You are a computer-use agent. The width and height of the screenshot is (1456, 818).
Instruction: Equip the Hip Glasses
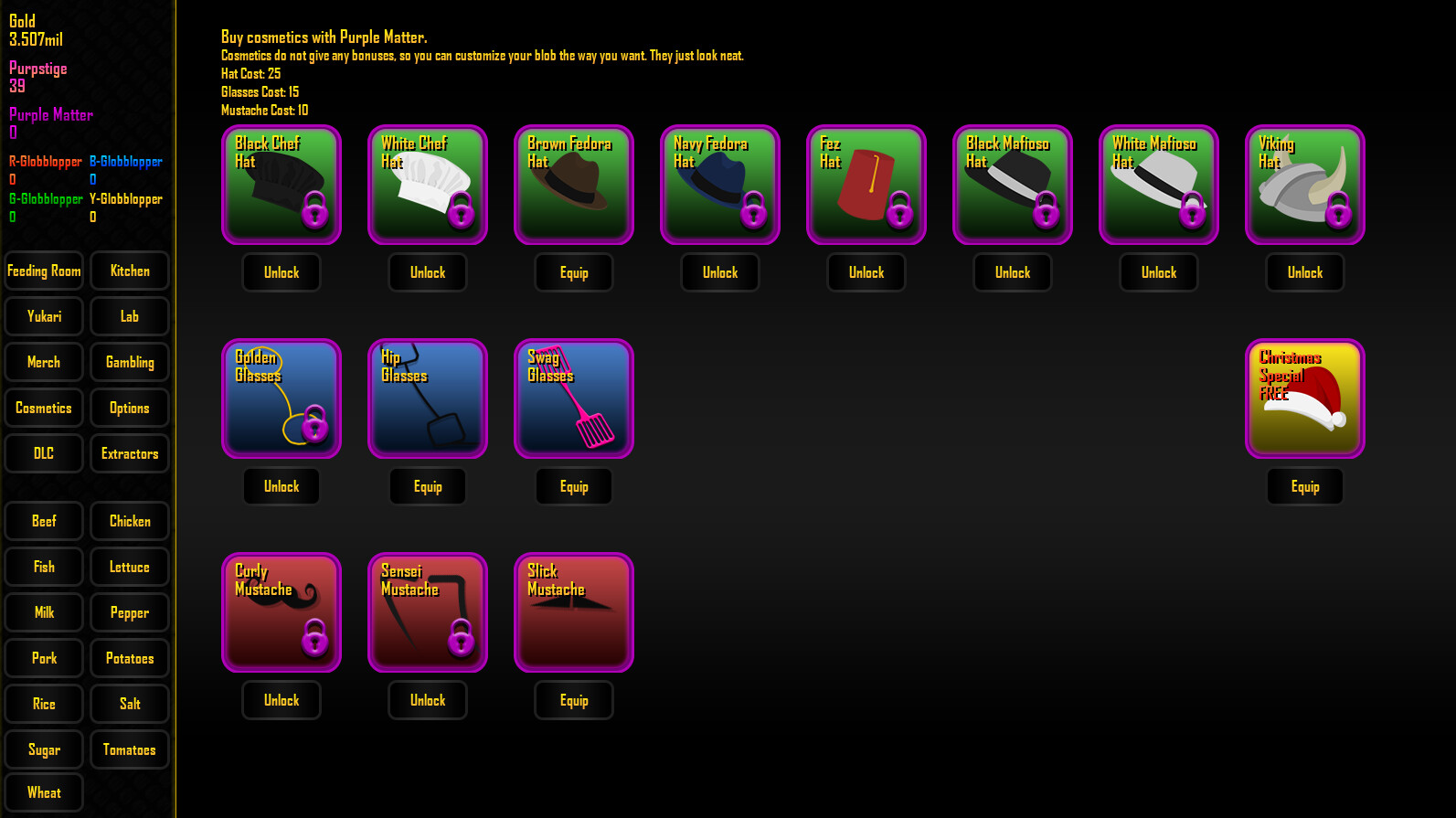[427, 486]
